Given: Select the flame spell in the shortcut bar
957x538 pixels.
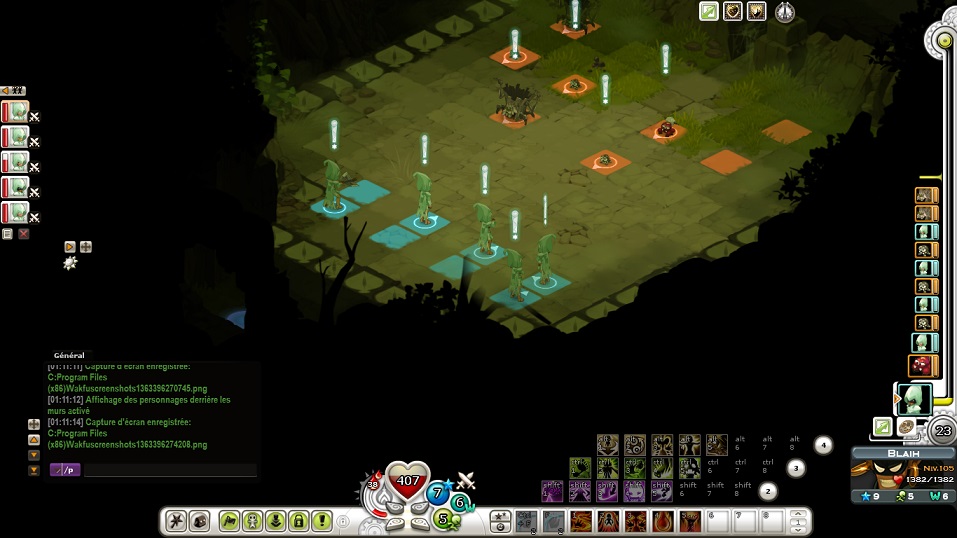Looking at the screenshot, I should [x=662, y=521].
